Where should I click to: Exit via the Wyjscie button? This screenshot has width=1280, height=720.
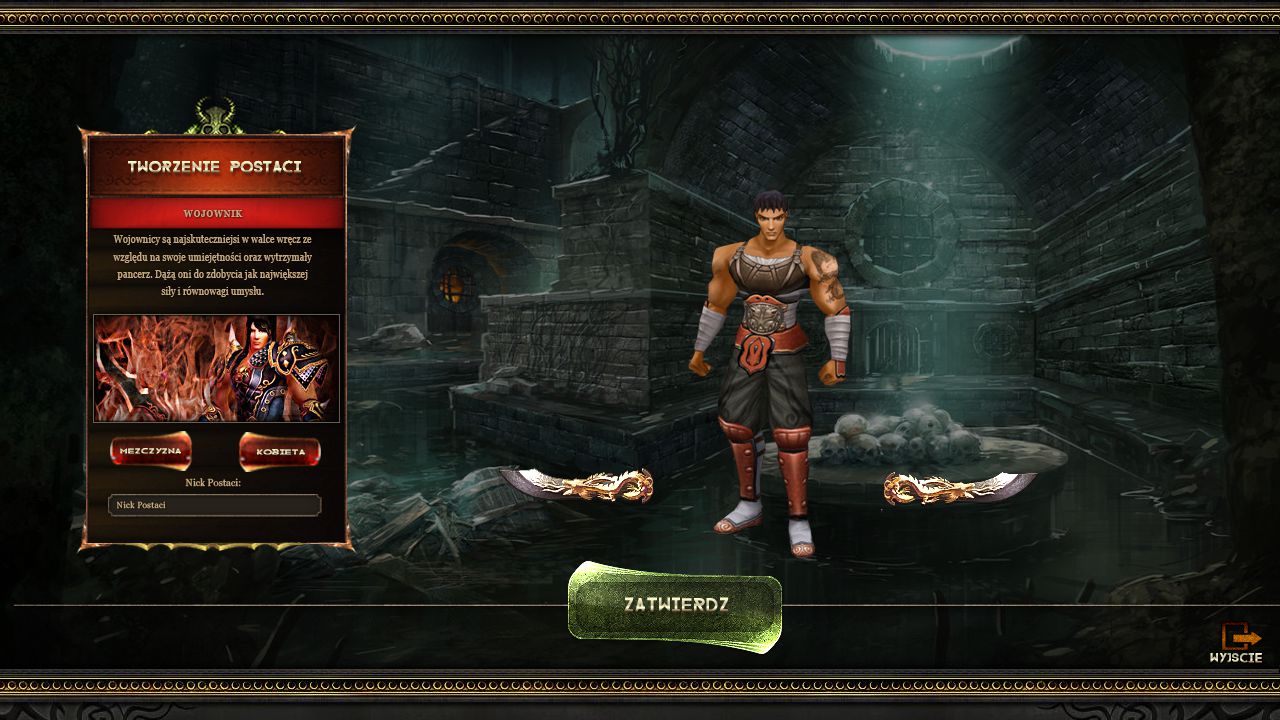[1237, 642]
